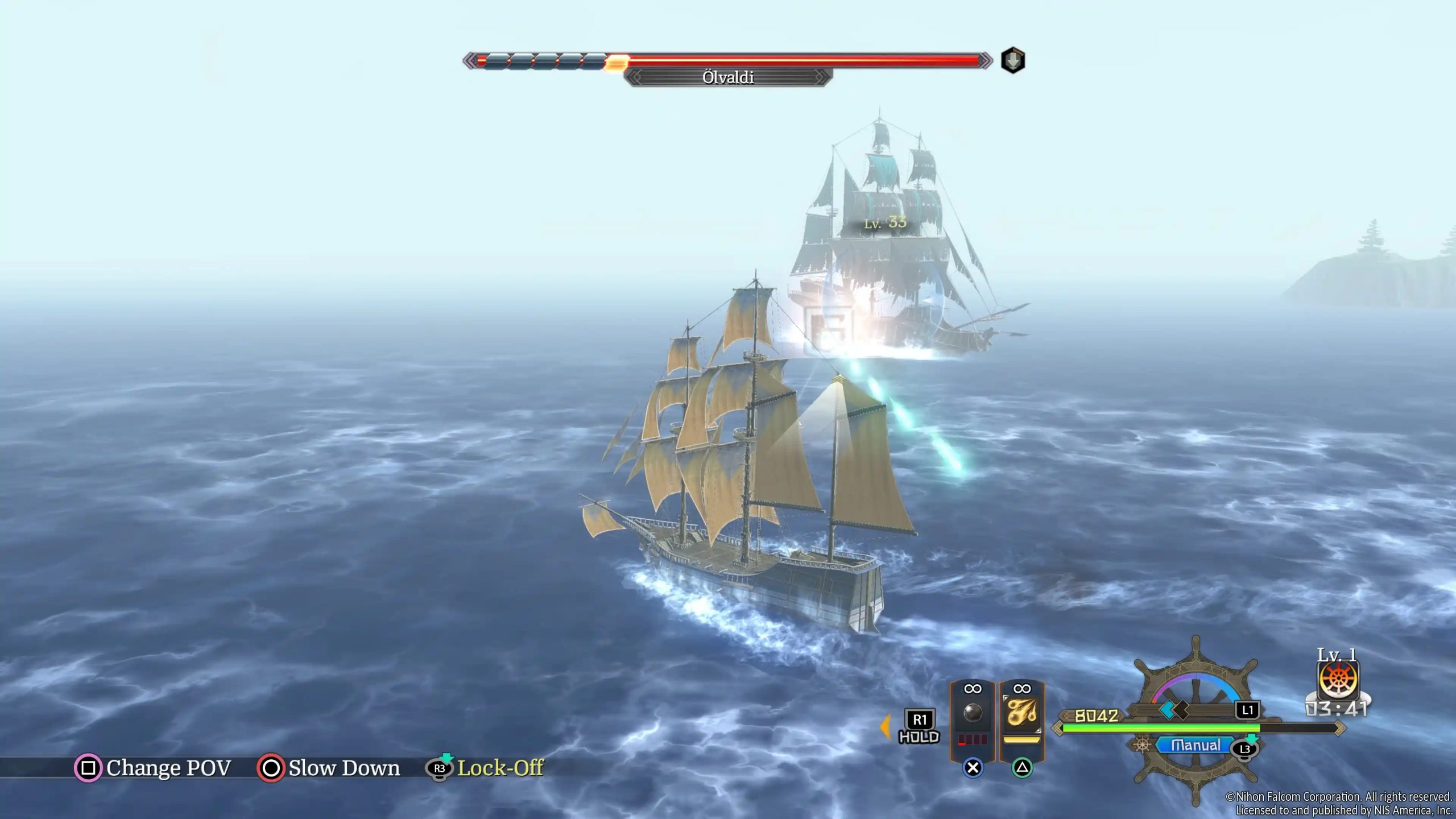Toggle the Manual sailing mode label
This screenshot has height=819, width=1456.
click(x=1196, y=745)
